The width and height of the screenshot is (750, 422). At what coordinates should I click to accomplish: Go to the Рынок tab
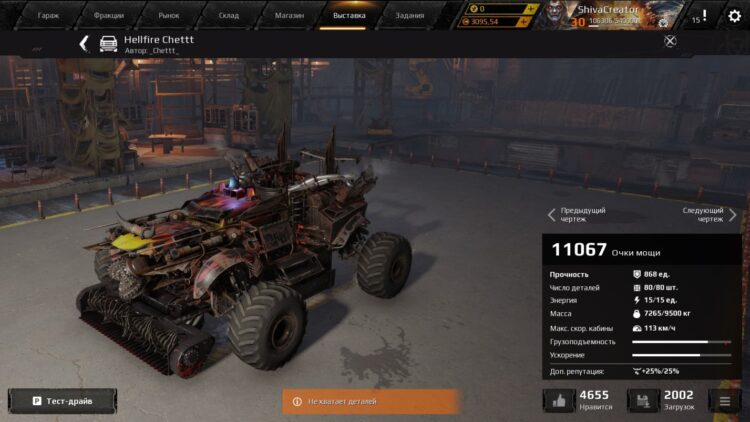point(169,16)
